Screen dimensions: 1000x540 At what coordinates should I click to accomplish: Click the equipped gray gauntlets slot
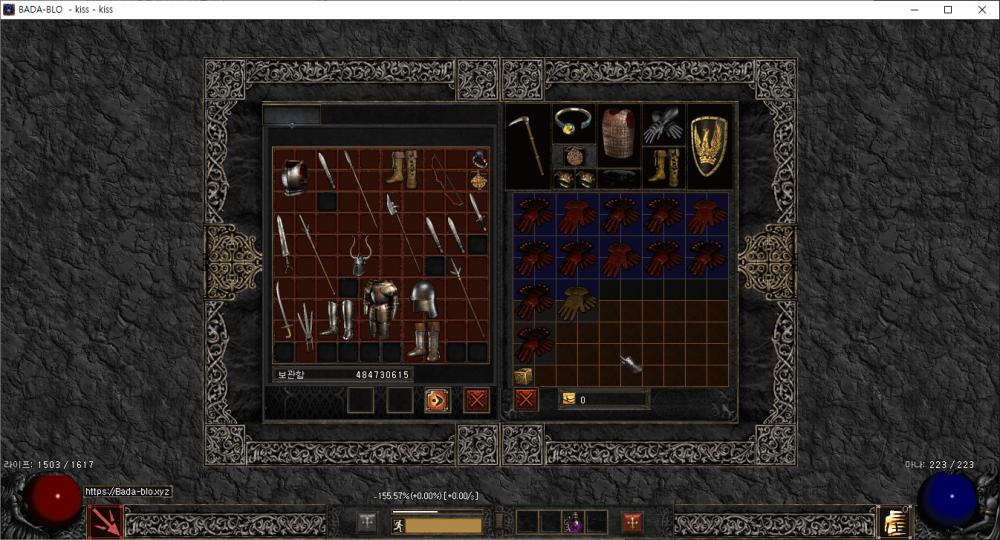(661, 124)
